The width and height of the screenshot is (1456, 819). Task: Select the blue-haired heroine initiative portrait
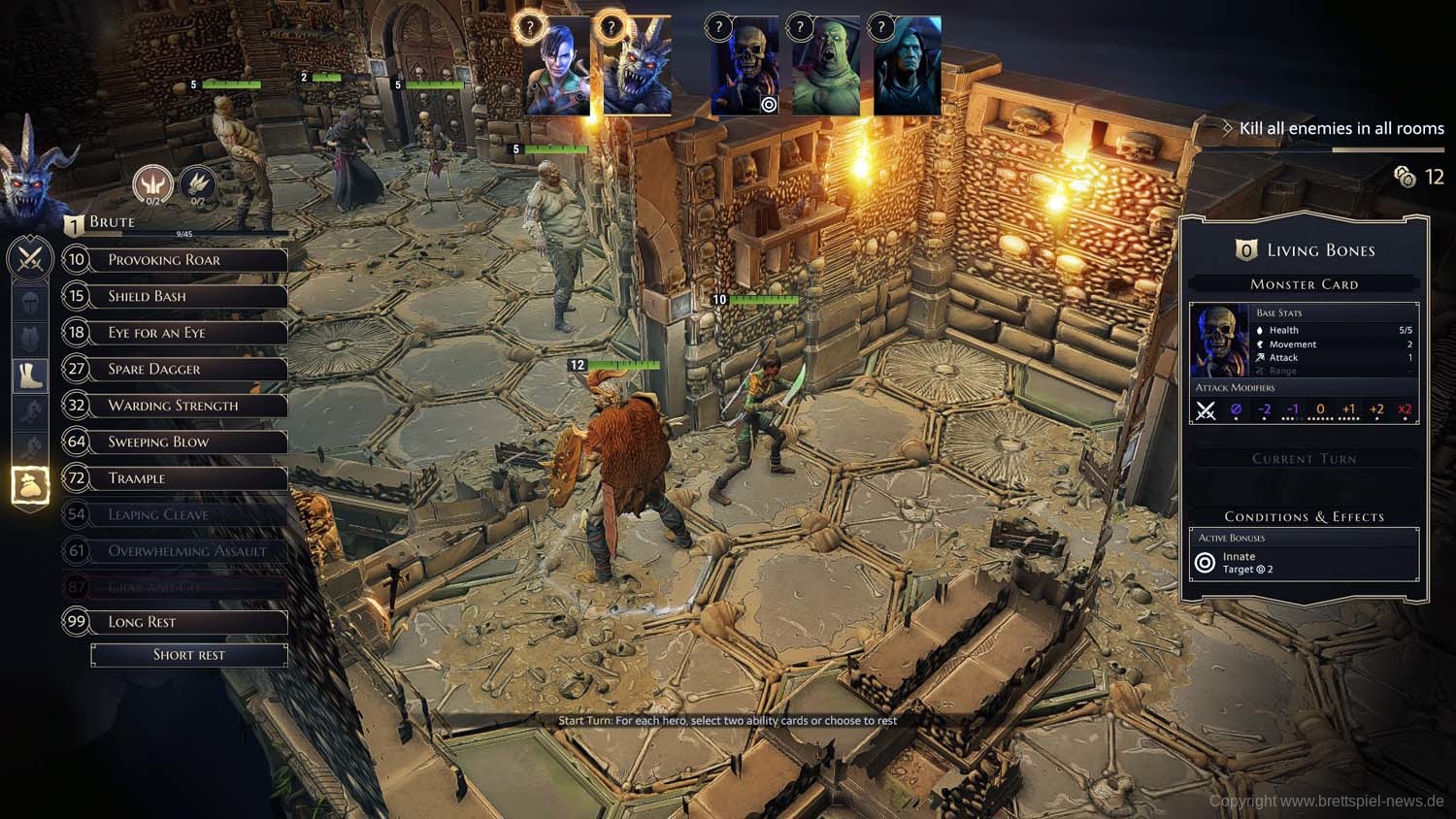tap(557, 66)
